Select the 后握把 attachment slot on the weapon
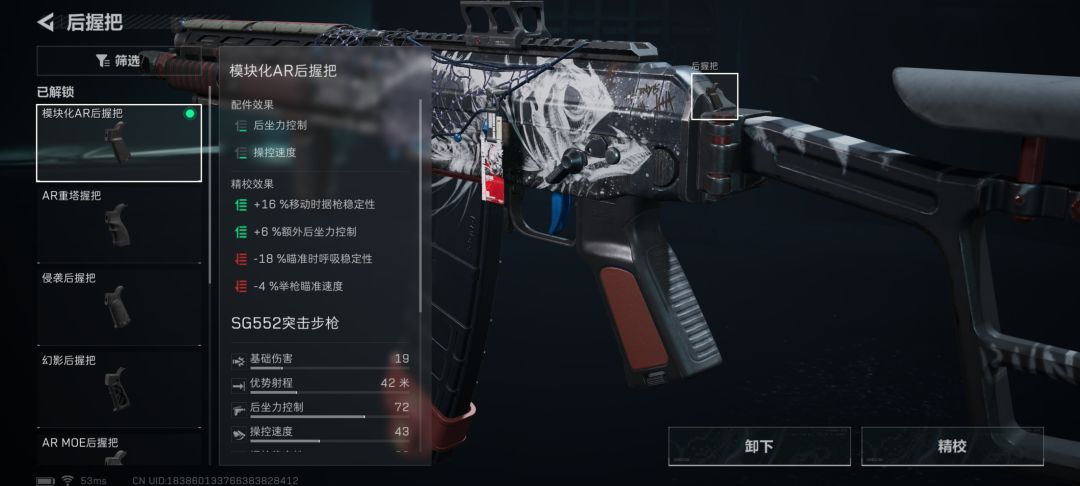The image size is (1080, 486). (x=714, y=96)
